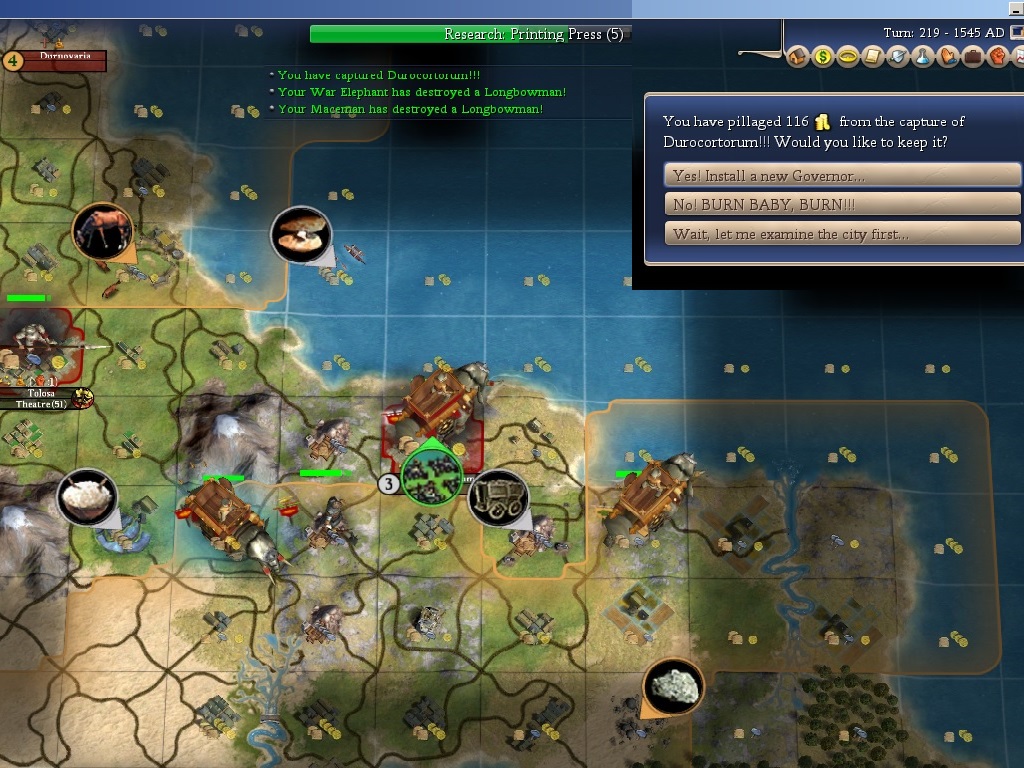Open the scroll Foreign Advisor

point(873,57)
